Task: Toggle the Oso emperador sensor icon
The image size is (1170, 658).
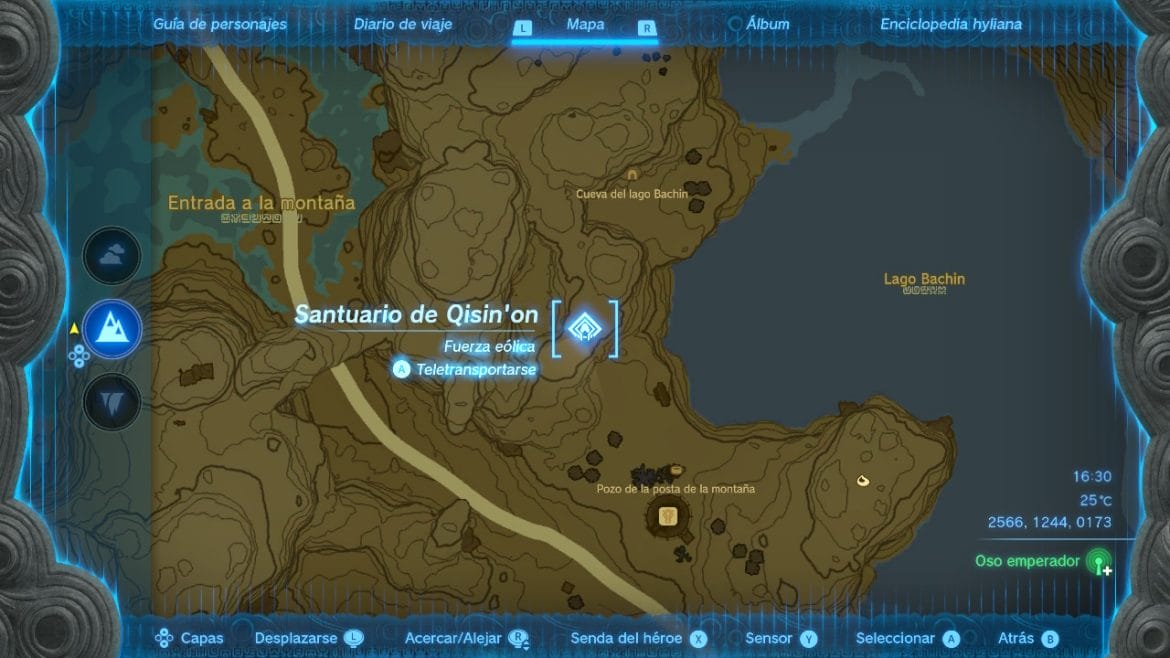Action: point(1099,562)
